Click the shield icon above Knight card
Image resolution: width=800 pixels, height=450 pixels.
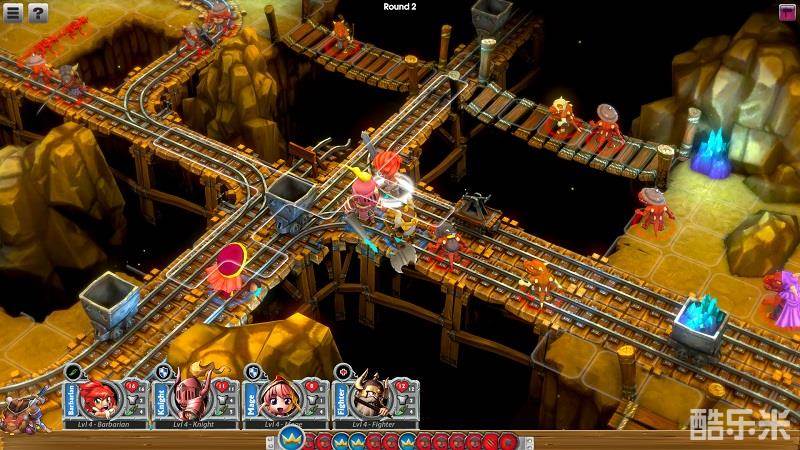163,371
